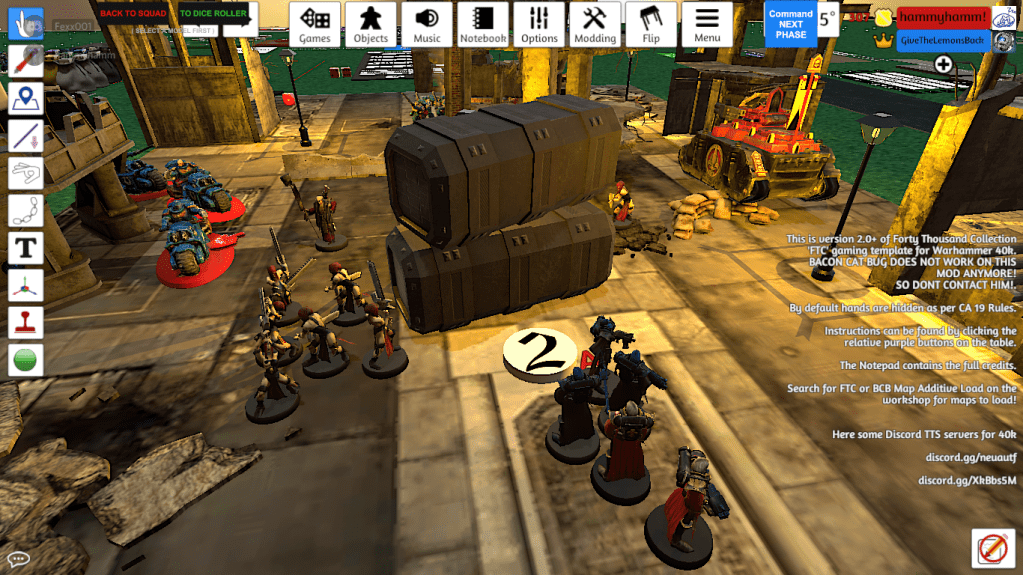This screenshot has width=1023, height=575.
Task: Open the Objects menu
Action: 371,24
